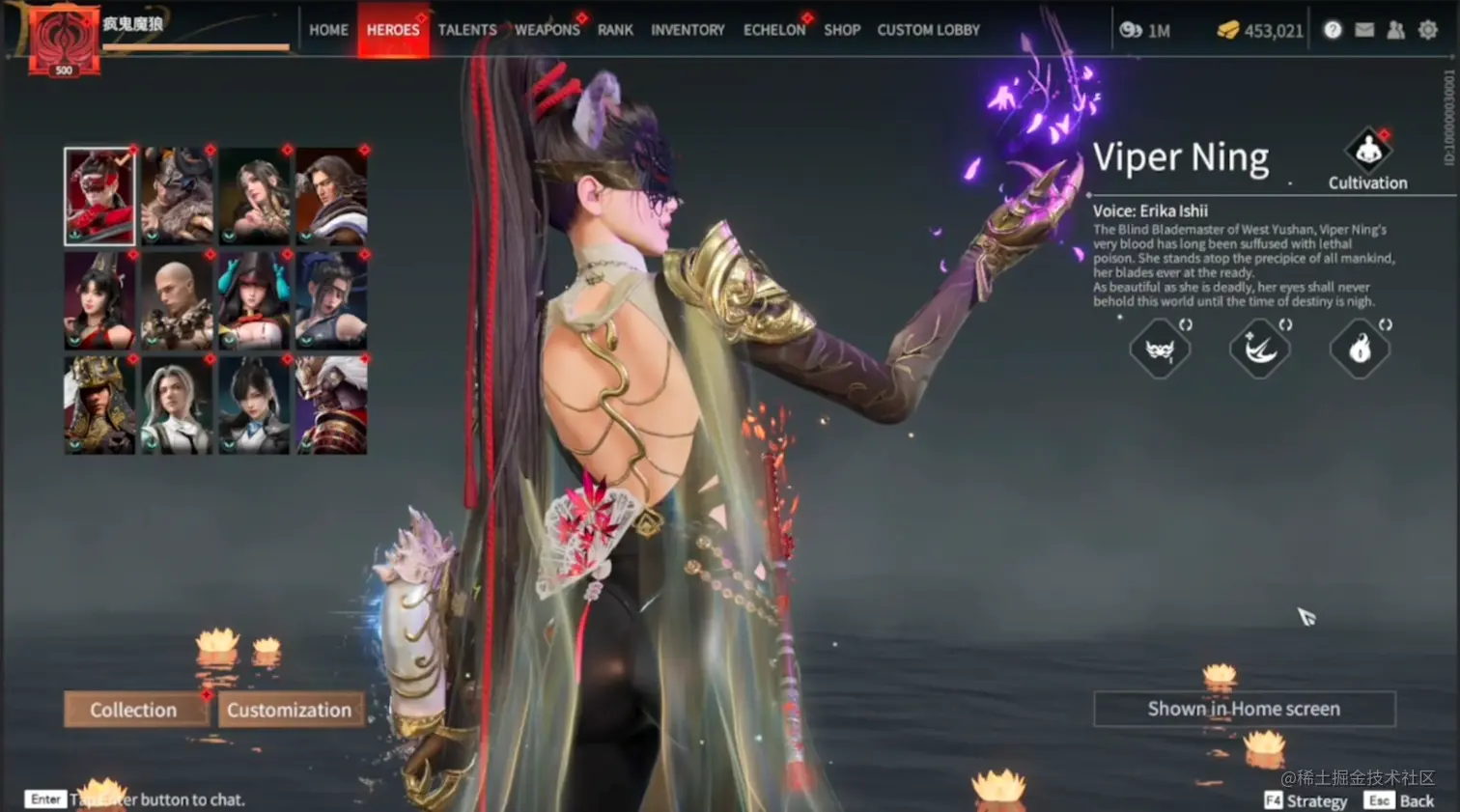View the mask skill icon
The height and width of the screenshot is (812, 1460).
(1160, 350)
